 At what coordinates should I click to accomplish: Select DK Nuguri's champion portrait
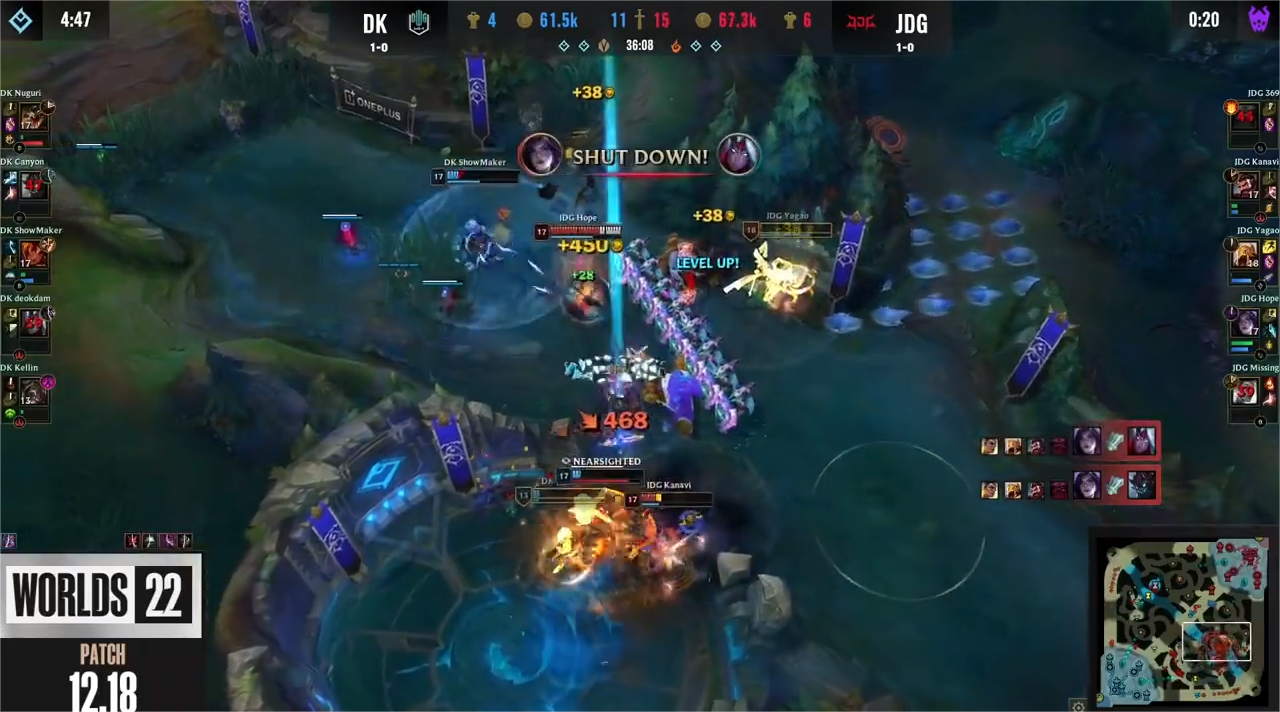[33, 119]
